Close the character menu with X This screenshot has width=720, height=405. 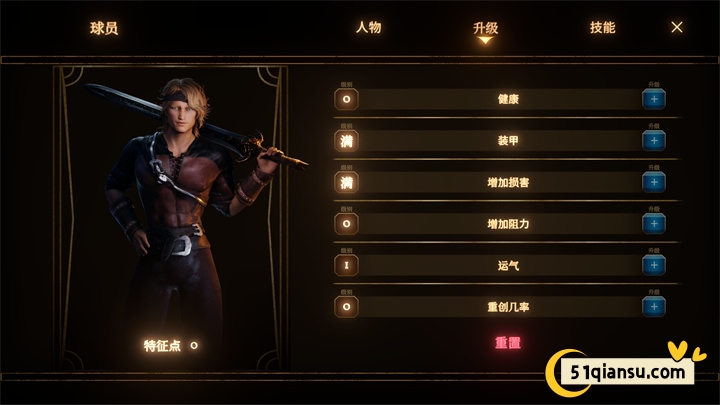pos(677,28)
